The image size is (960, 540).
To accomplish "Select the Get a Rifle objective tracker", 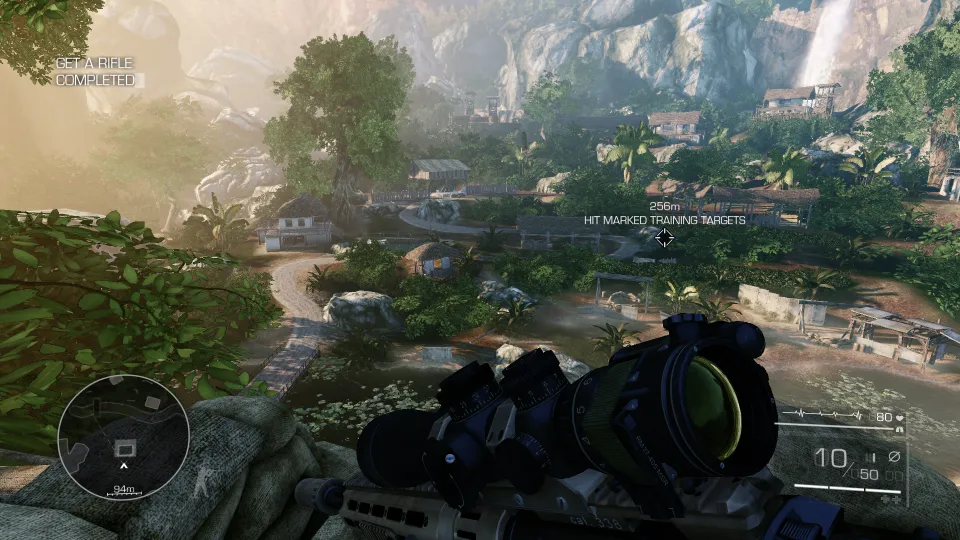I will 94,71.
